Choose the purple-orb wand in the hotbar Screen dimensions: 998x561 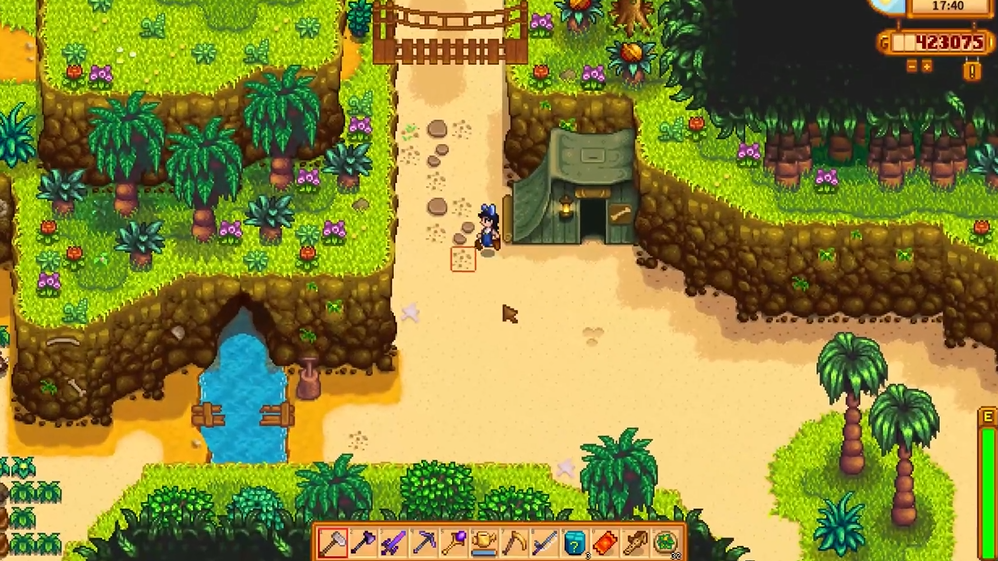pos(454,543)
